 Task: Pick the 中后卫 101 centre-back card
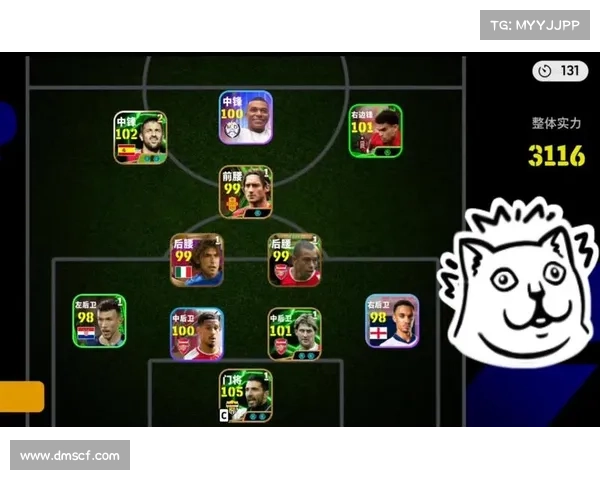pyautogui.click(x=295, y=334)
